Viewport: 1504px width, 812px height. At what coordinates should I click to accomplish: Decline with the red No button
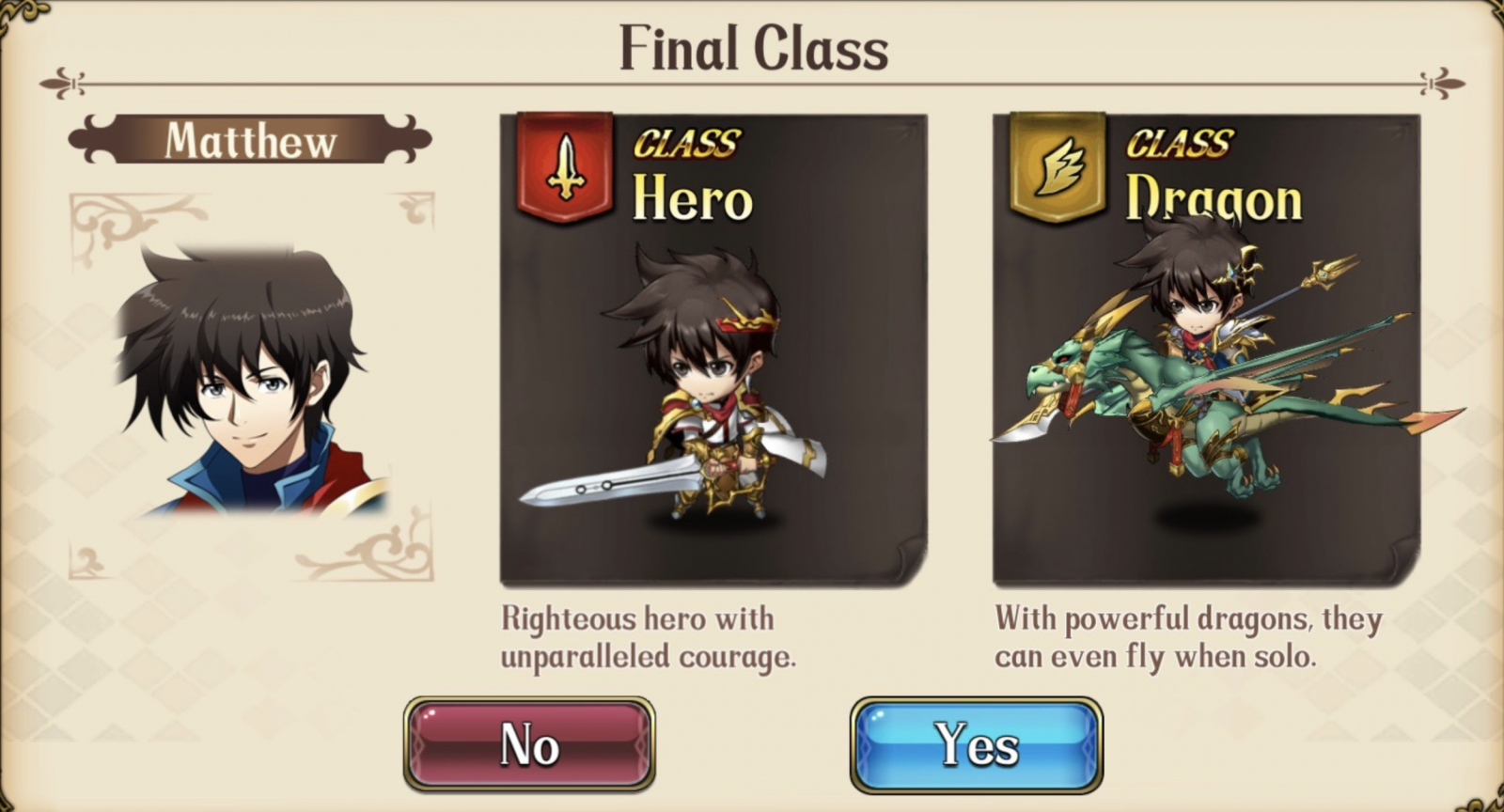tap(529, 745)
